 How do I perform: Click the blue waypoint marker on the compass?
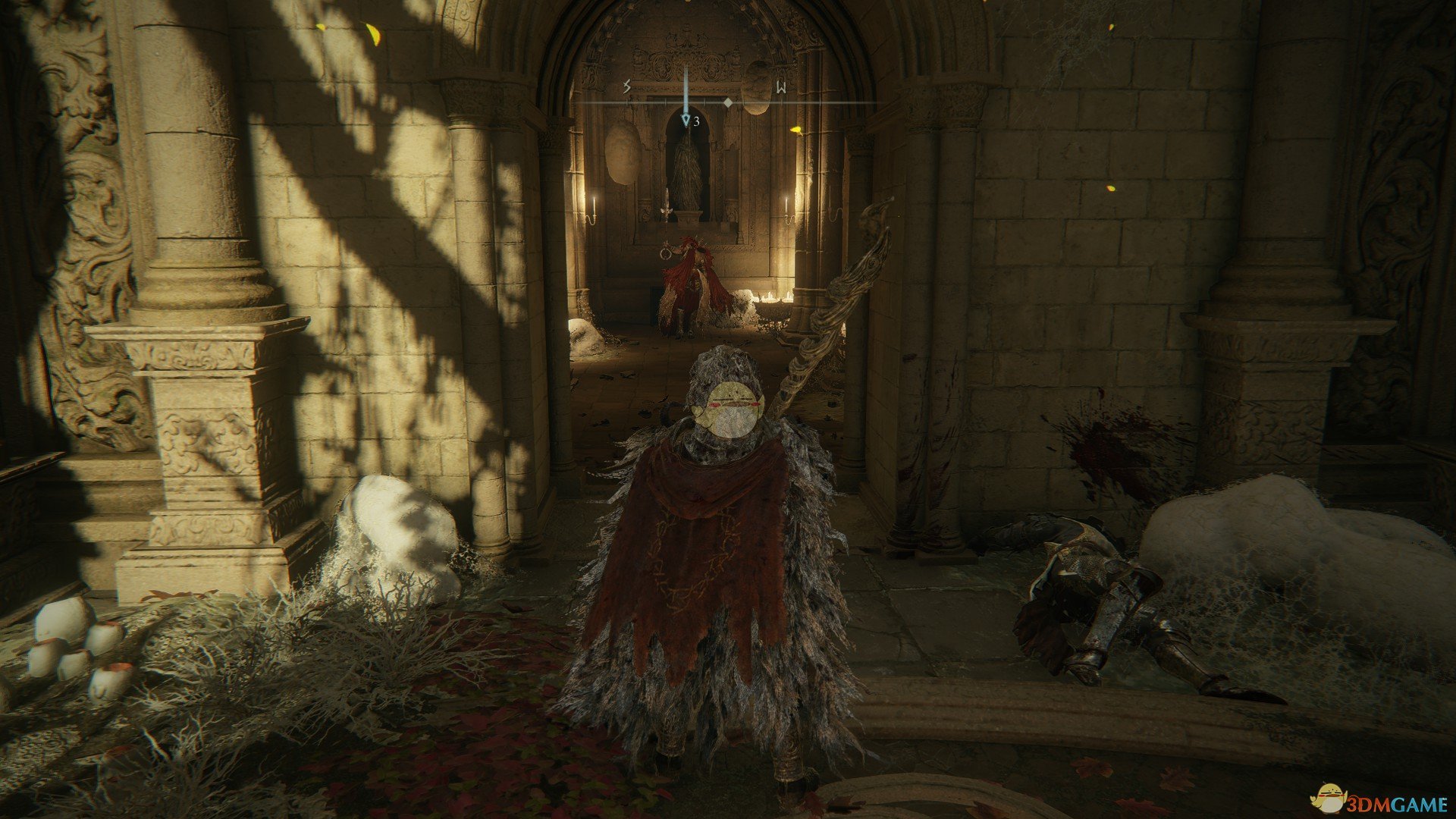point(686,120)
